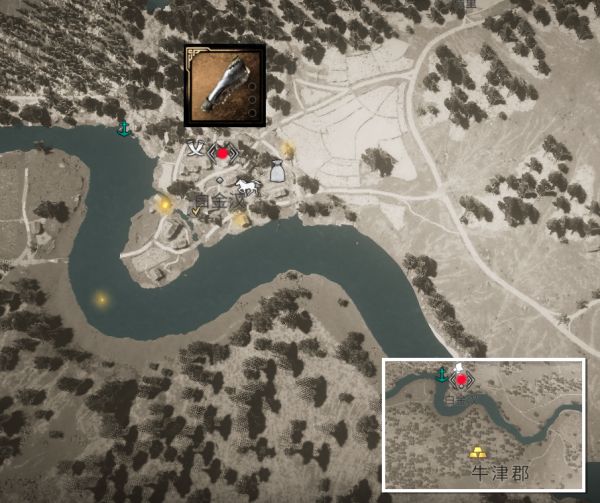
Task: Select the glowing gold dot on the river
Action: tap(100, 298)
